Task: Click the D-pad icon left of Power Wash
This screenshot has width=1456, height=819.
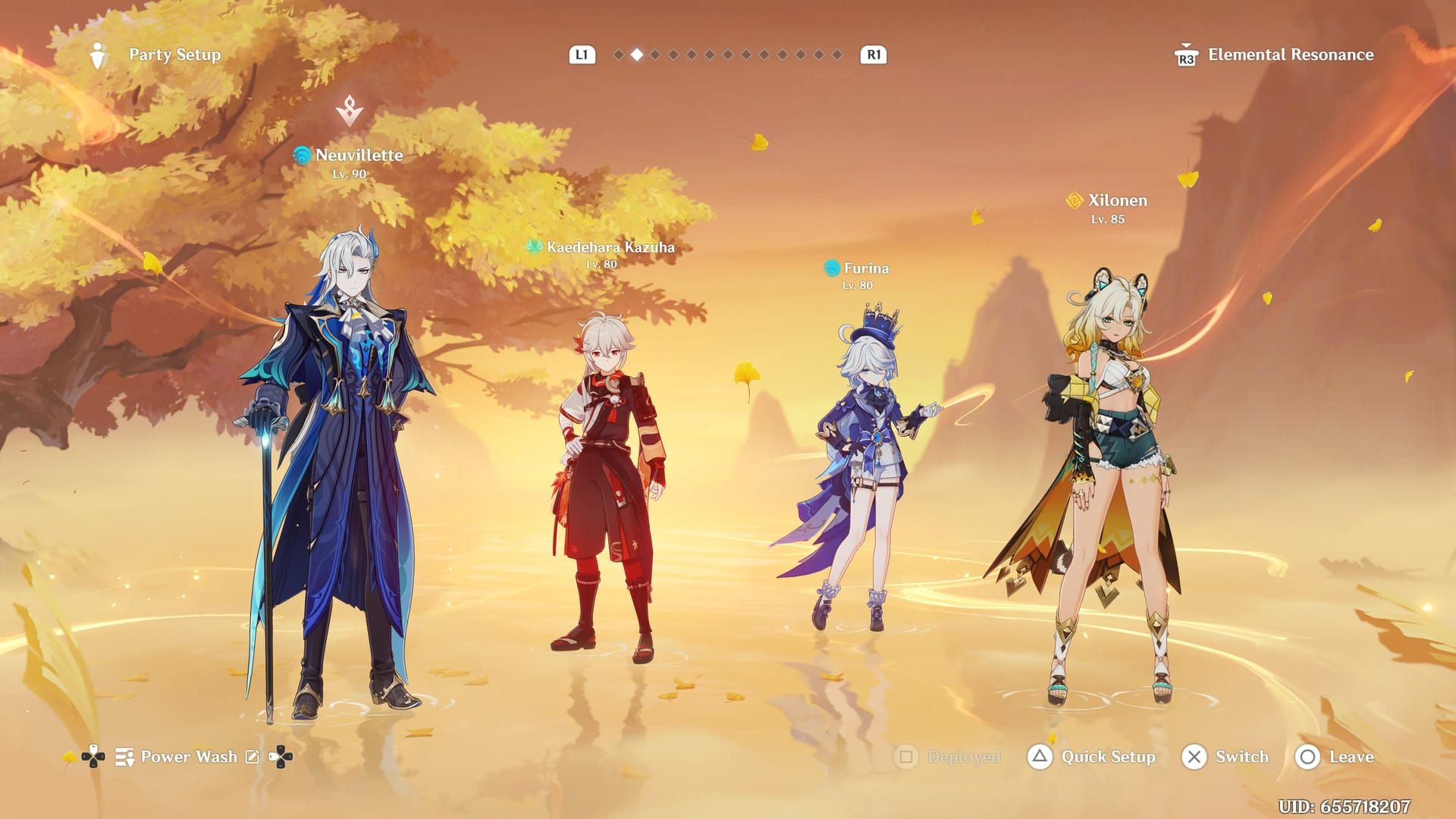Action: 93,757
